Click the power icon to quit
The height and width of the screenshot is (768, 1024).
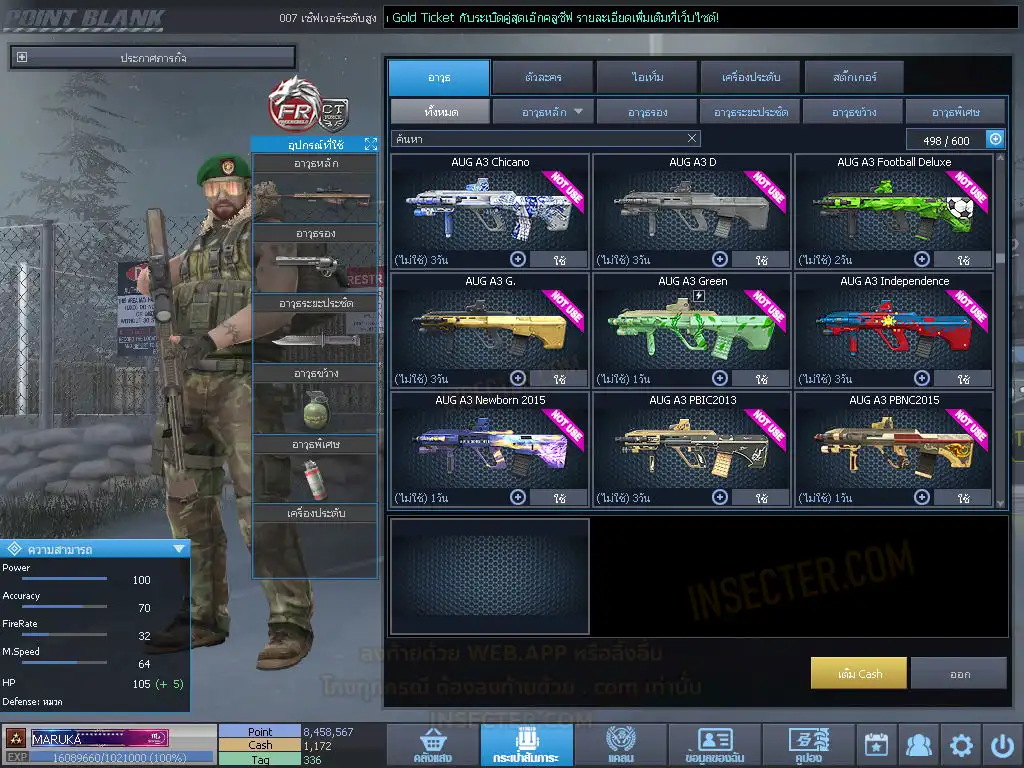1002,745
